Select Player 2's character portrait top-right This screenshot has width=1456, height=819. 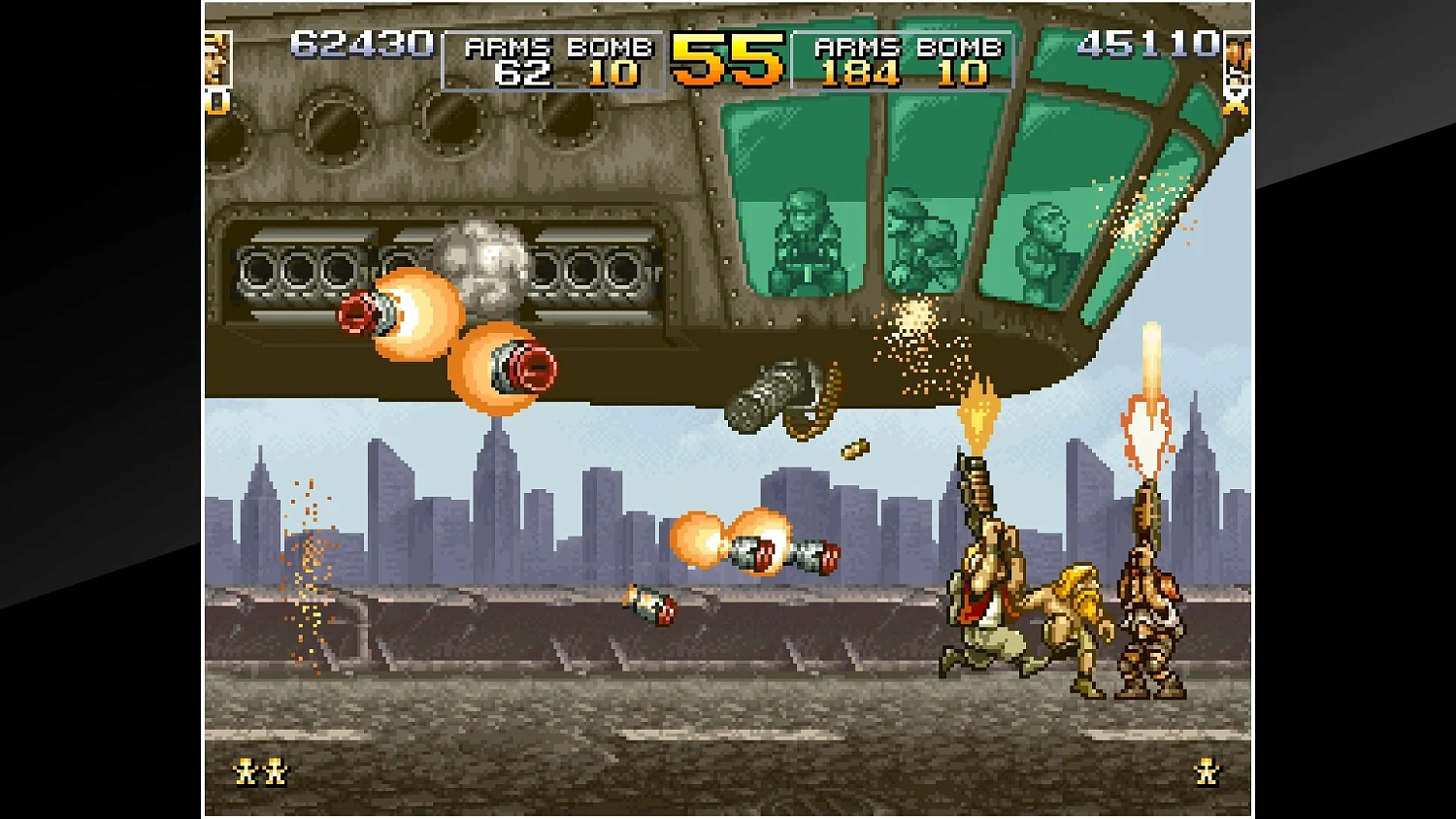click(1239, 58)
